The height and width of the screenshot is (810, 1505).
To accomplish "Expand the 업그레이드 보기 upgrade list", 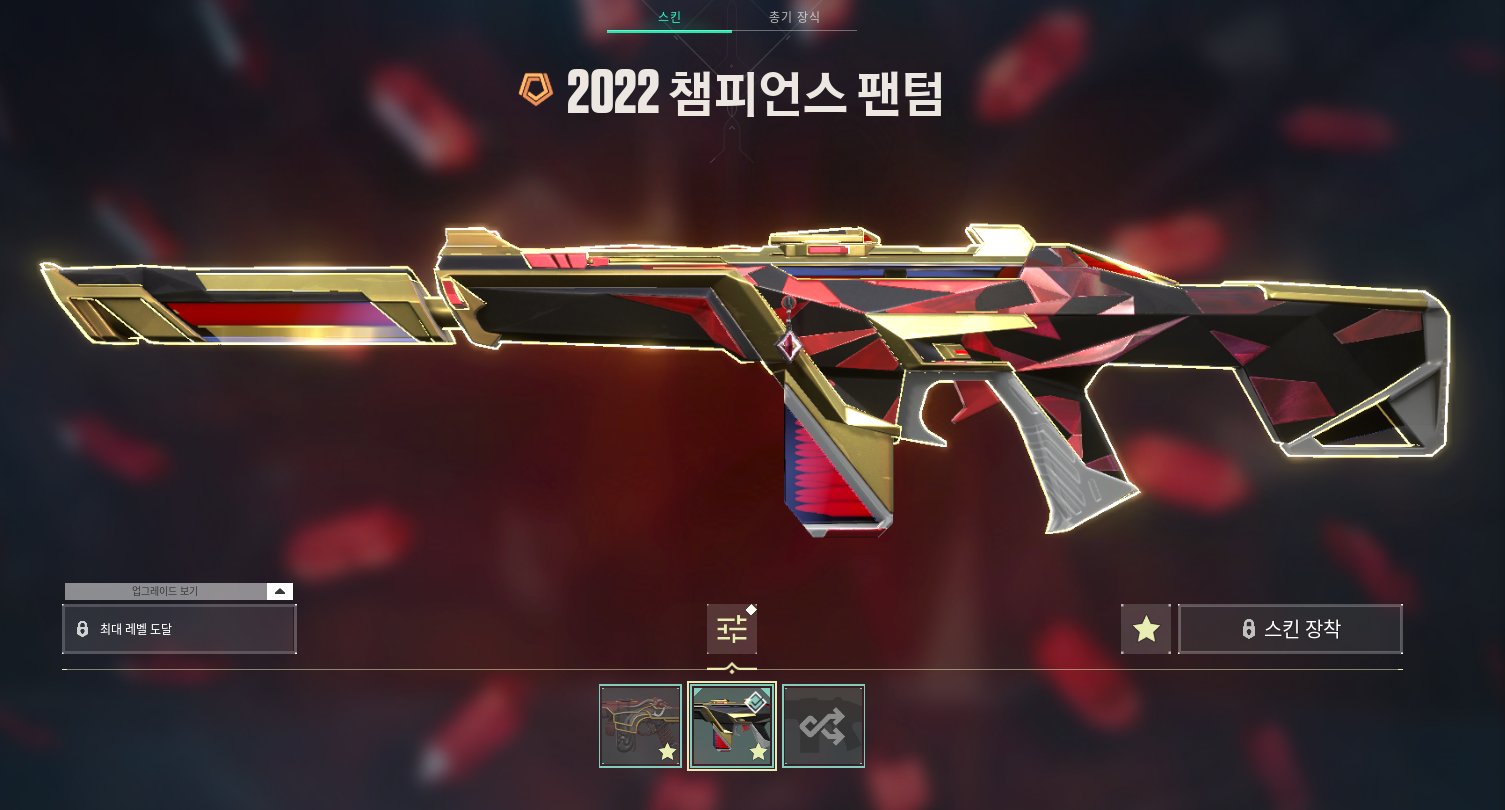I will [x=280, y=591].
